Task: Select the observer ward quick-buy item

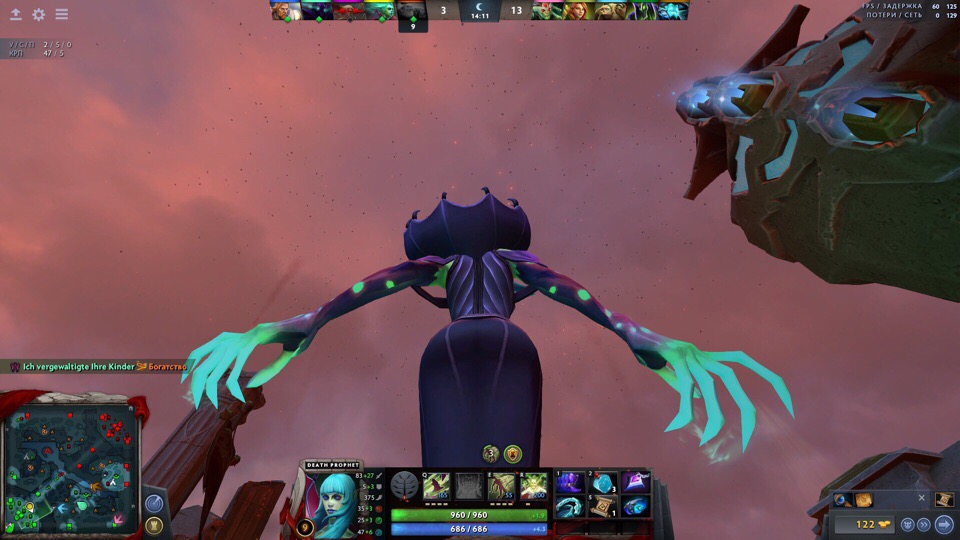Action: pyautogui.click(x=840, y=499)
